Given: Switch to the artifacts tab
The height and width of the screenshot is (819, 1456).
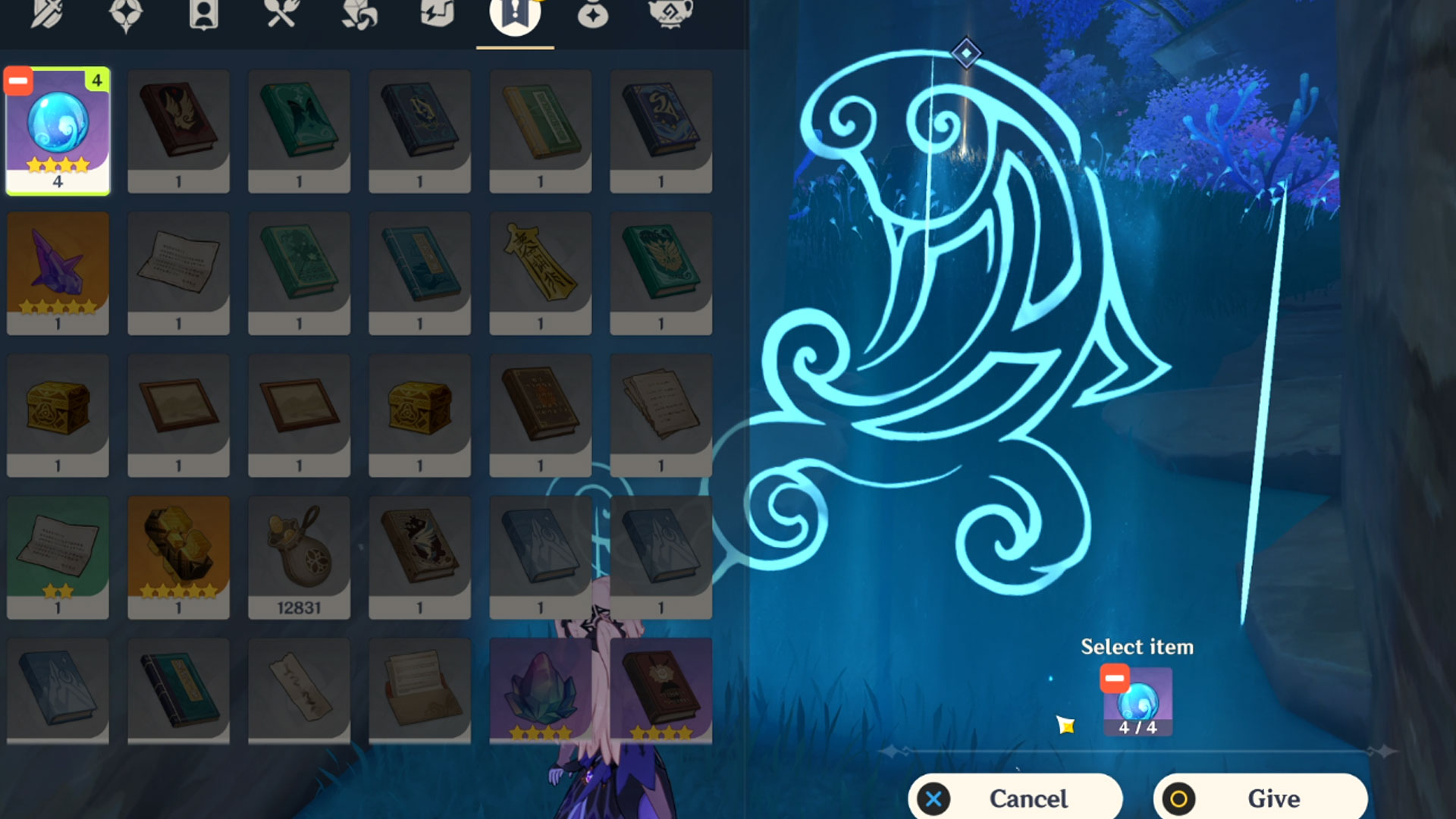Looking at the screenshot, I should [126, 15].
